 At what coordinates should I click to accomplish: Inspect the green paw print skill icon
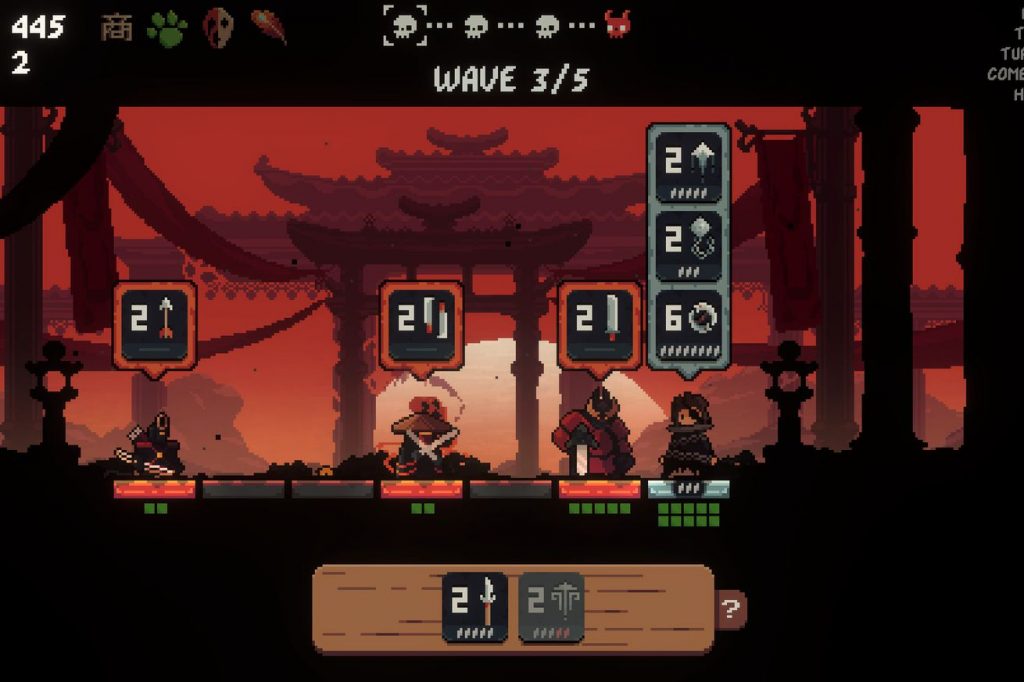[167, 28]
